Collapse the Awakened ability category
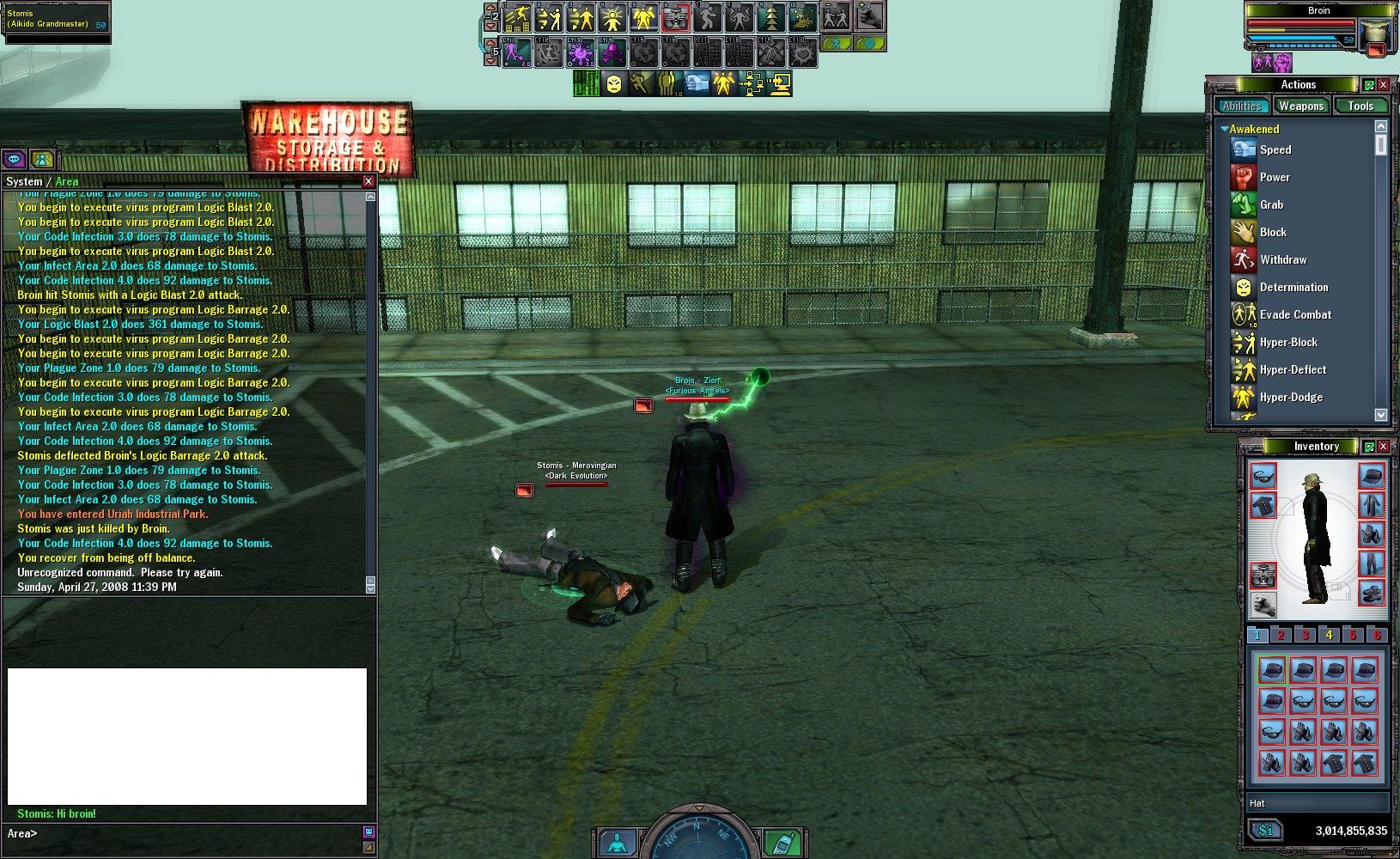This screenshot has height=859, width=1400. pyautogui.click(x=1224, y=129)
